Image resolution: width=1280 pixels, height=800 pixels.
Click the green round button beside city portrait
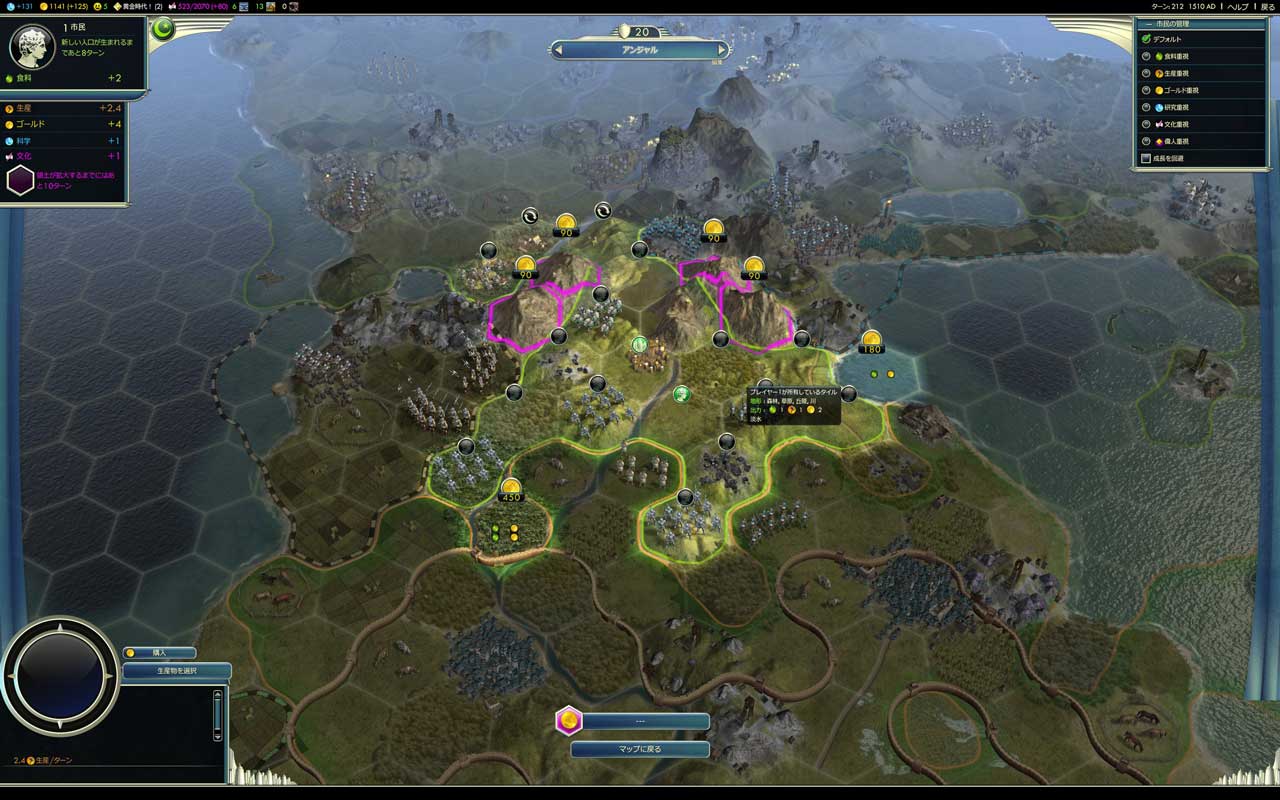tap(163, 29)
